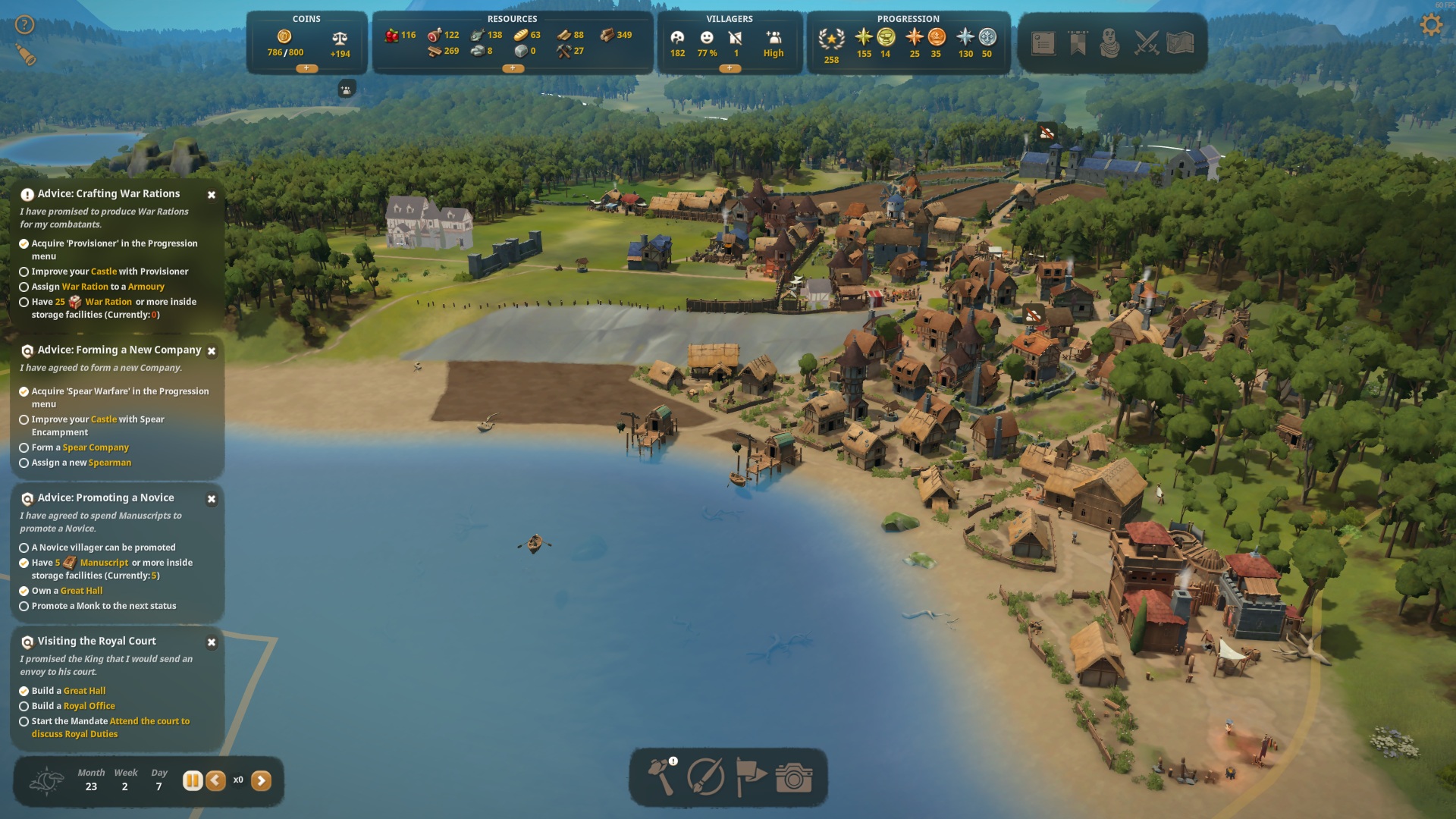1456x819 pixels.
Task: Decrease the game speed with left arrow
Action: click(x=216, y=780)
